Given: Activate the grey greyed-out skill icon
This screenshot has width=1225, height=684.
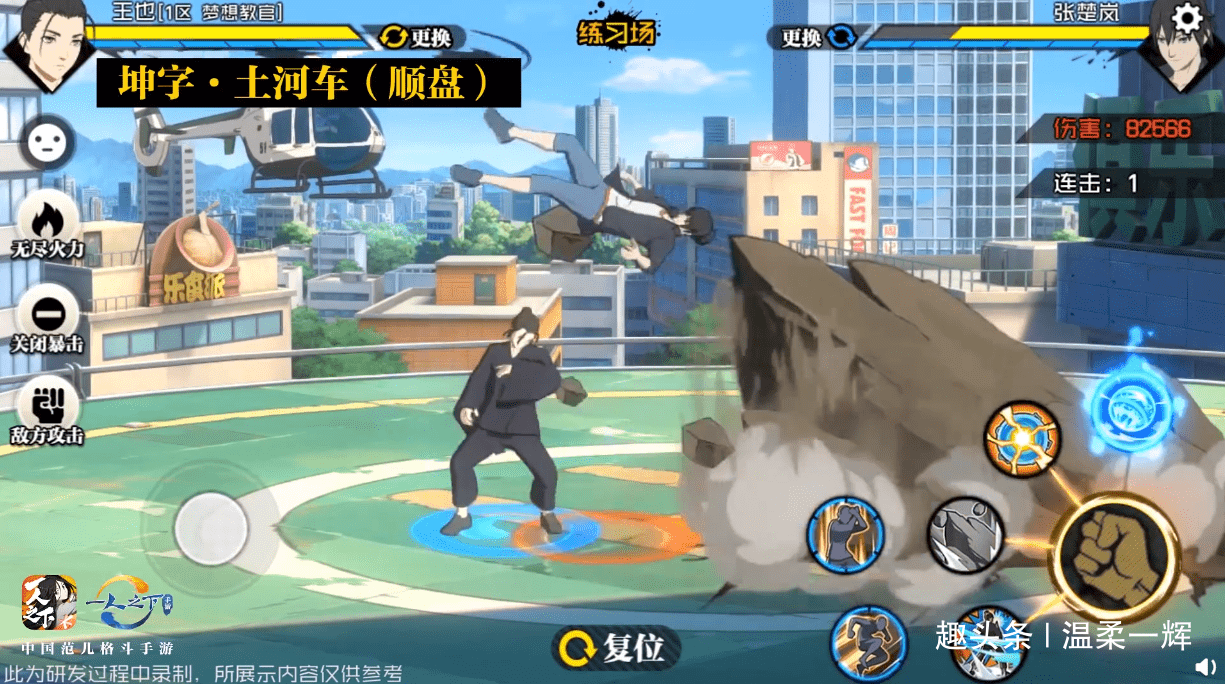Looking at the screenshot, I should coord(964,535).
